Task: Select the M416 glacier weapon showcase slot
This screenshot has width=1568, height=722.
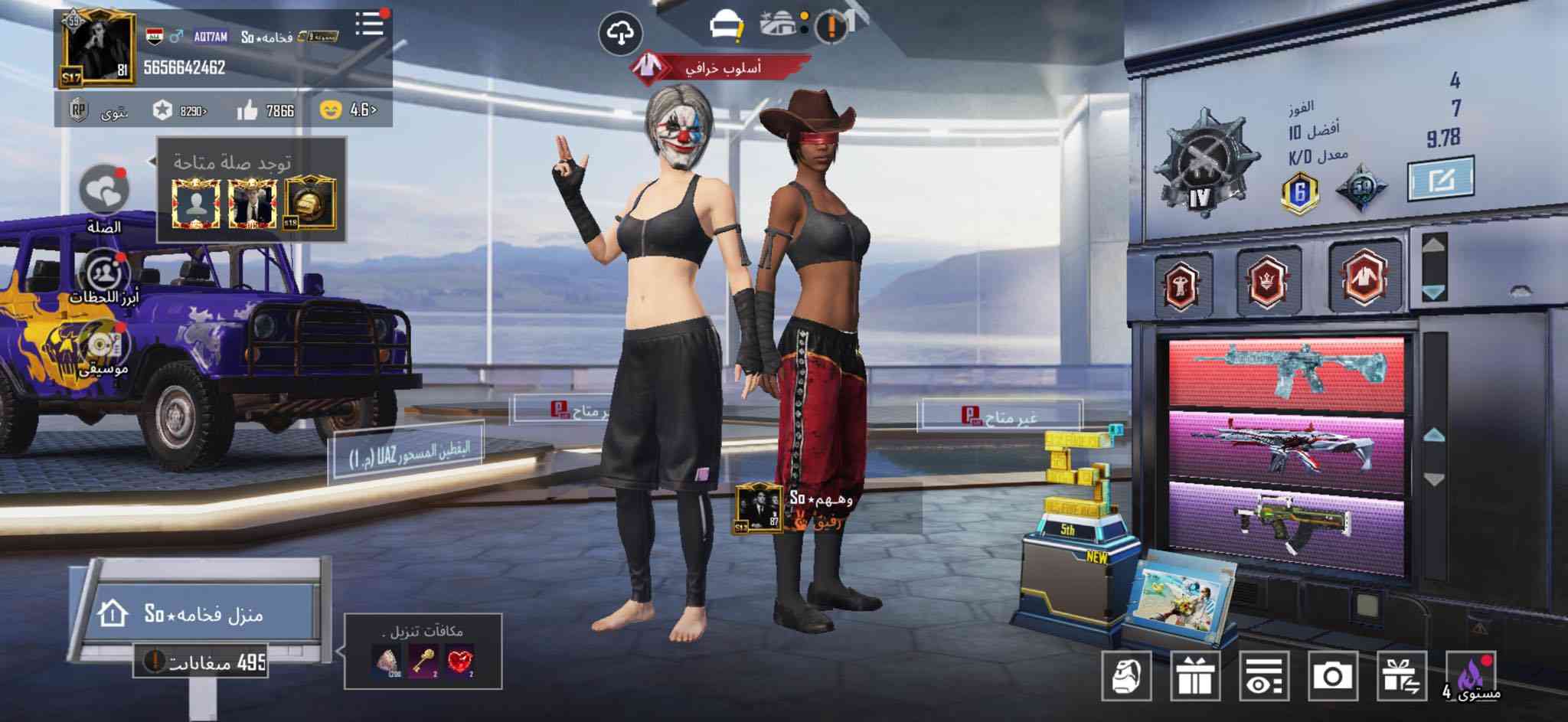Action: point(1286,372)
